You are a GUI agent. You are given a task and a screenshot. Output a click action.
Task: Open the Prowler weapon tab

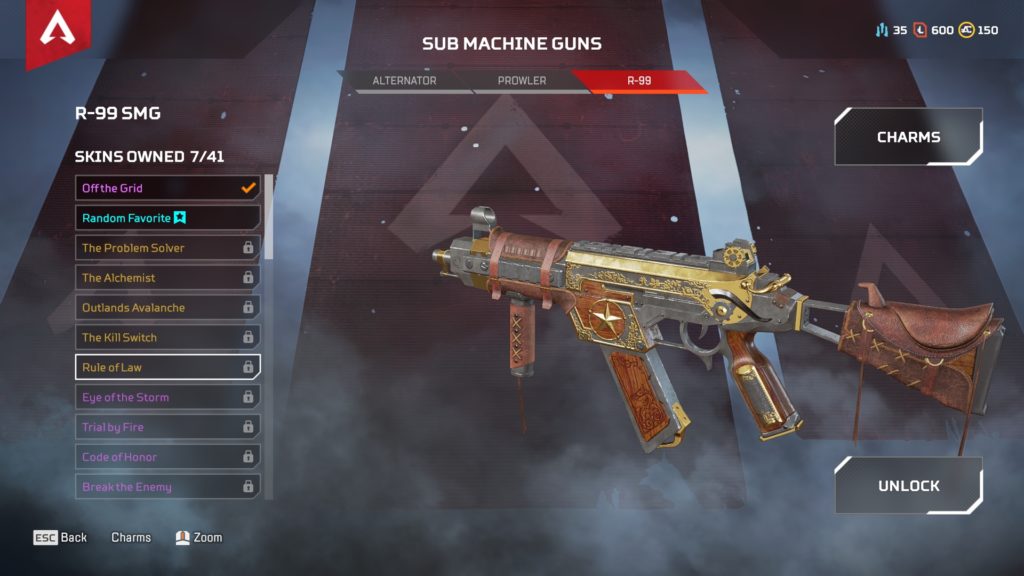click(x=523, y=81)
